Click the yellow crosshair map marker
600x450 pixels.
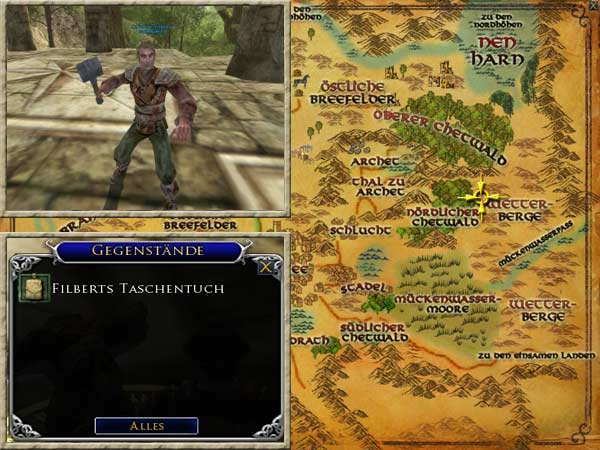[481, 198]
